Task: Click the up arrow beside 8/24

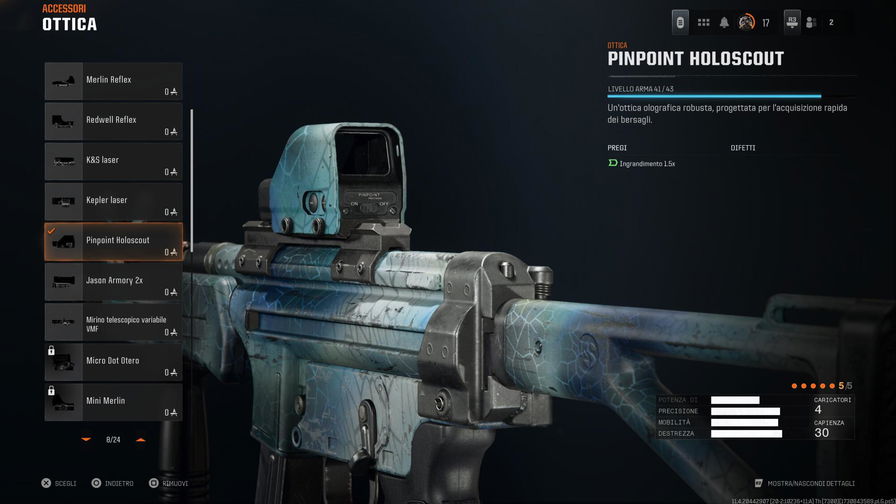Action: coord(140,439)
